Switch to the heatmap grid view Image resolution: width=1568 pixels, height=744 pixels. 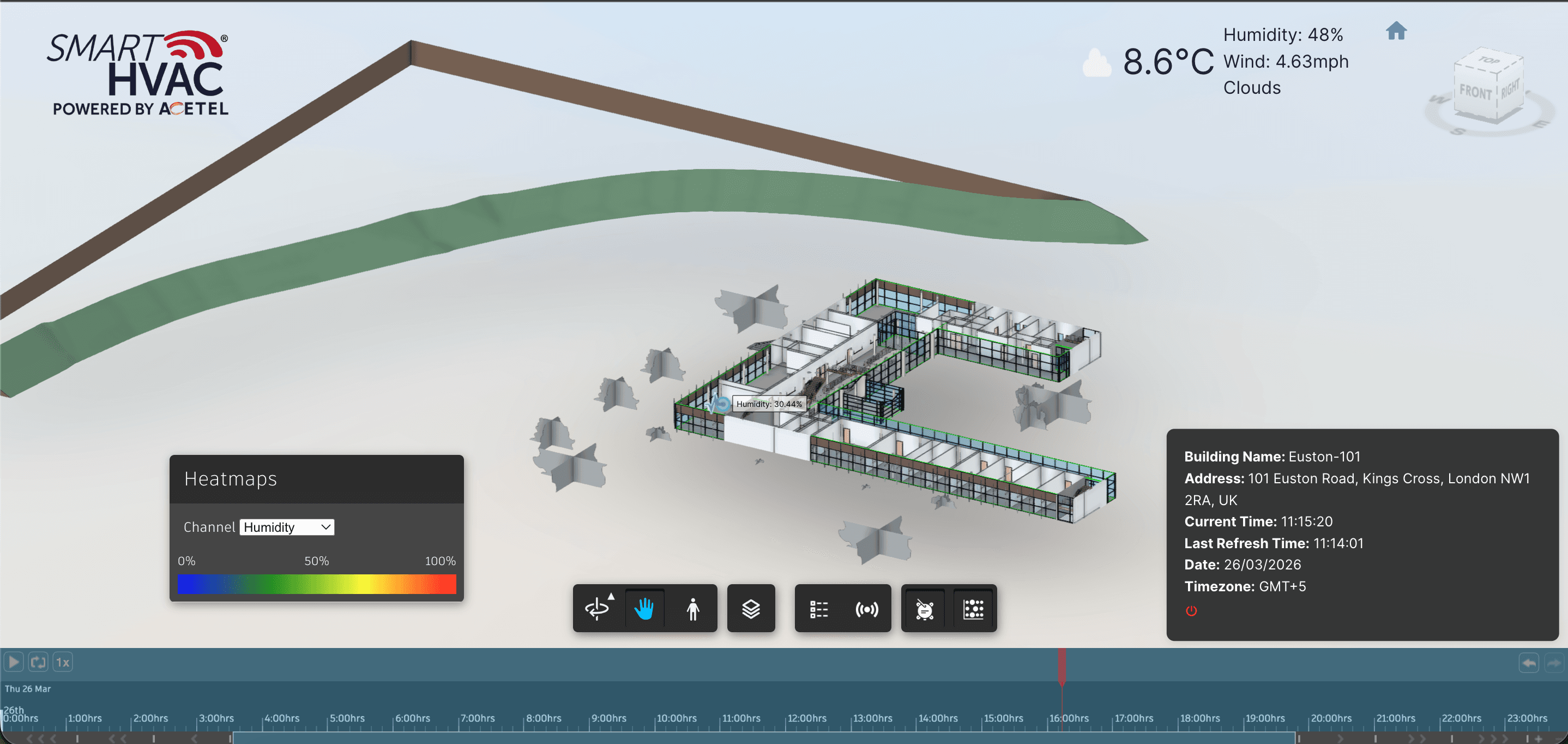click(973, 608)
